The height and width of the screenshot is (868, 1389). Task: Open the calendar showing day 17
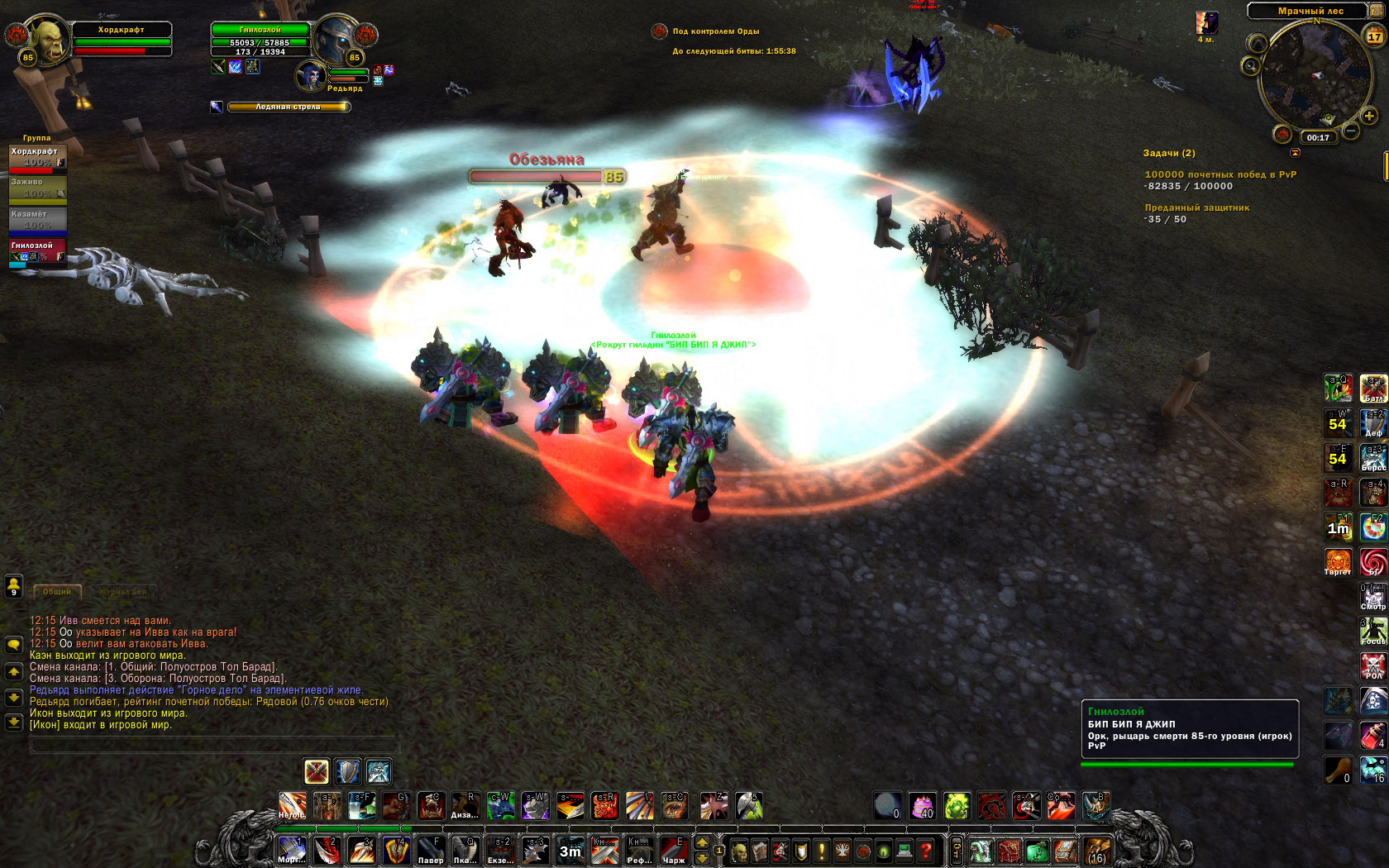pyautogui.click(x=1375, y=35)
